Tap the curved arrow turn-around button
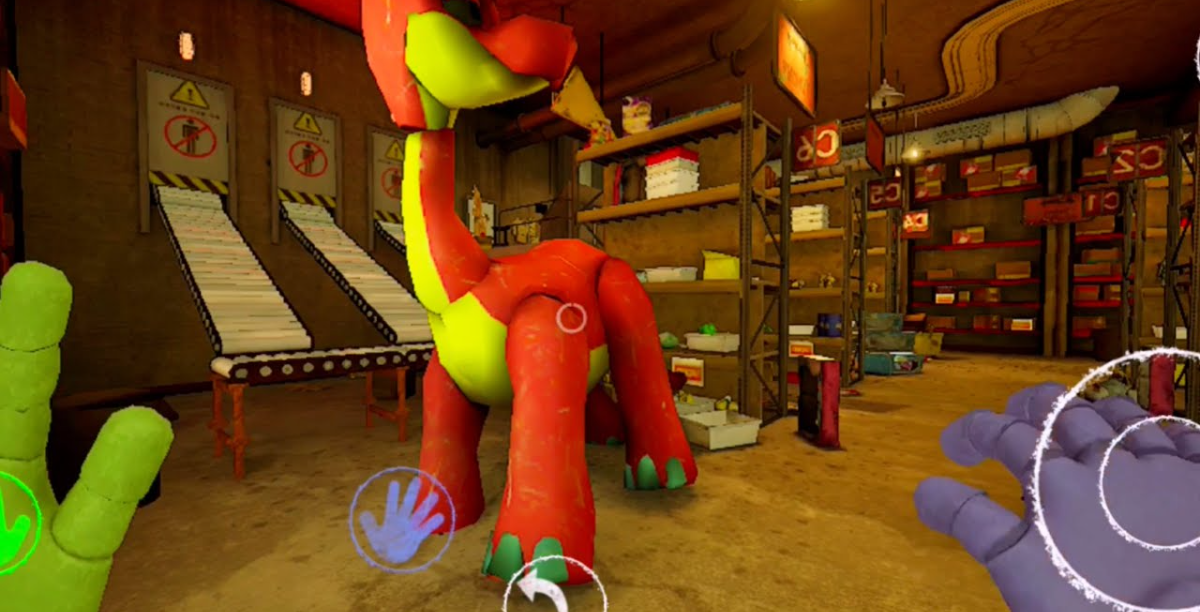 point(552,590)
